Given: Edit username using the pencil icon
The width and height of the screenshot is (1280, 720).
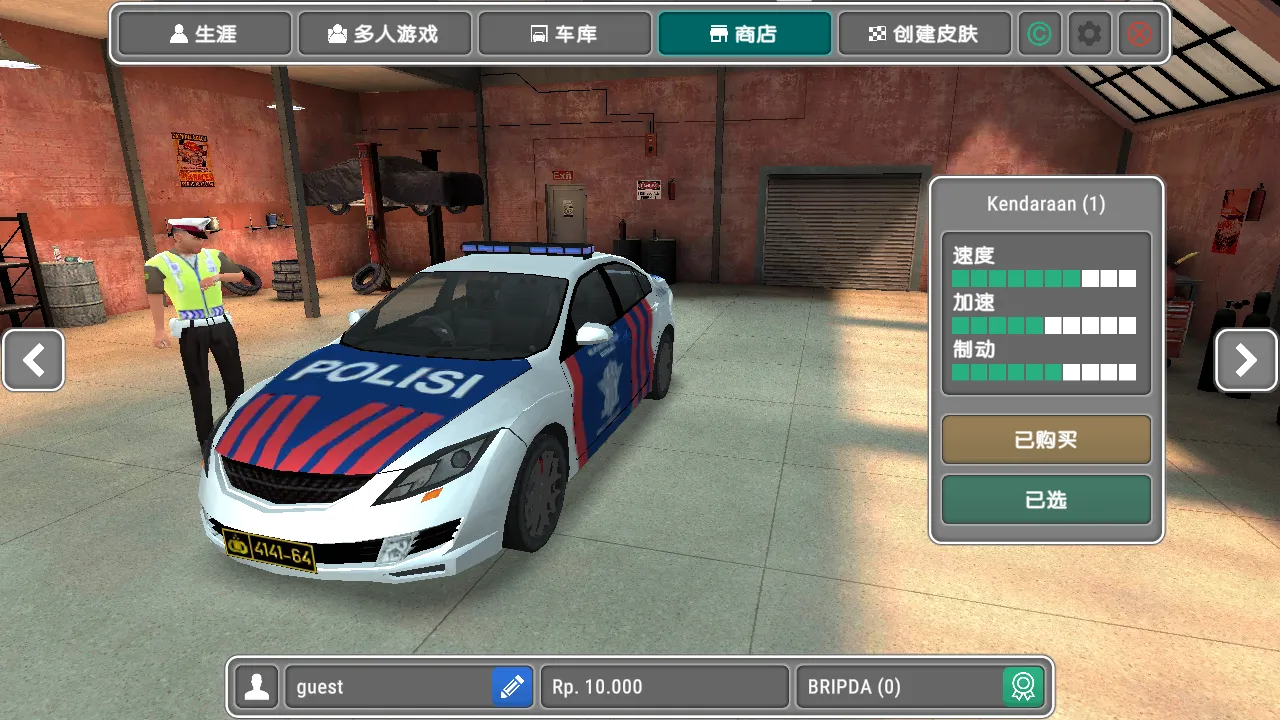Looking at the screenshot, I should 511,687.
